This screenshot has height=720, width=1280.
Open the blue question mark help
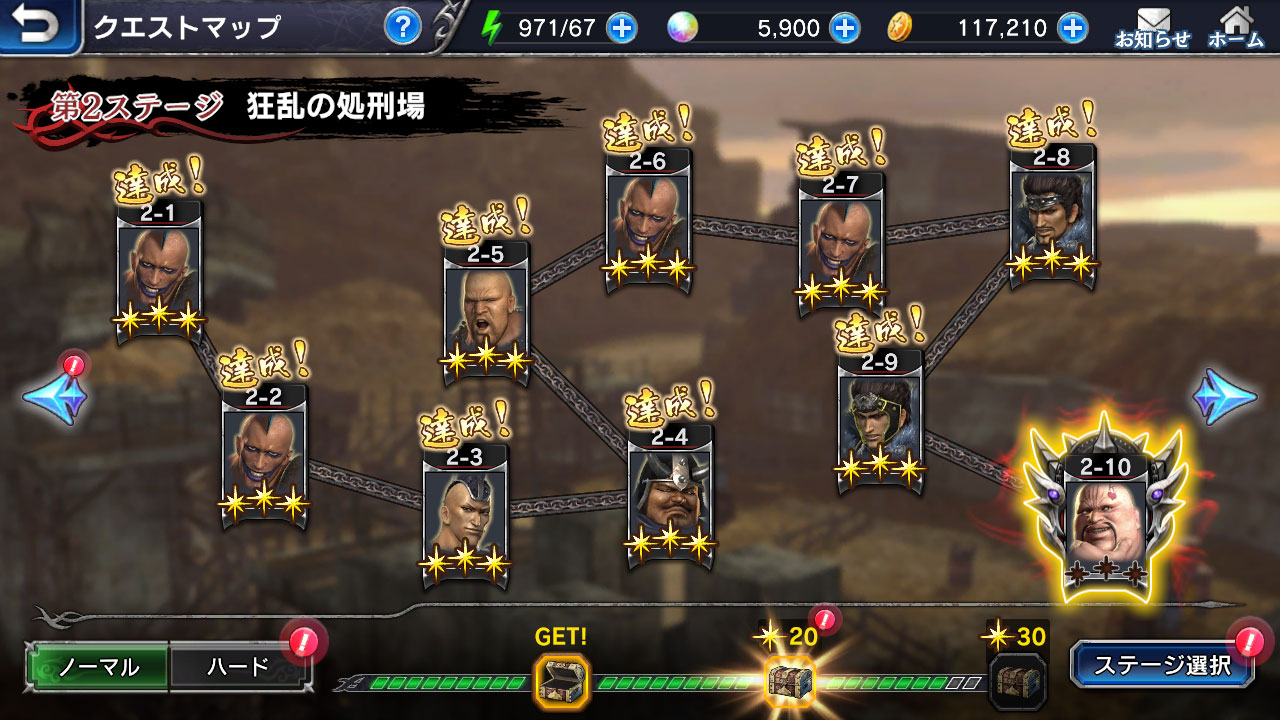[x=402, y=27]
